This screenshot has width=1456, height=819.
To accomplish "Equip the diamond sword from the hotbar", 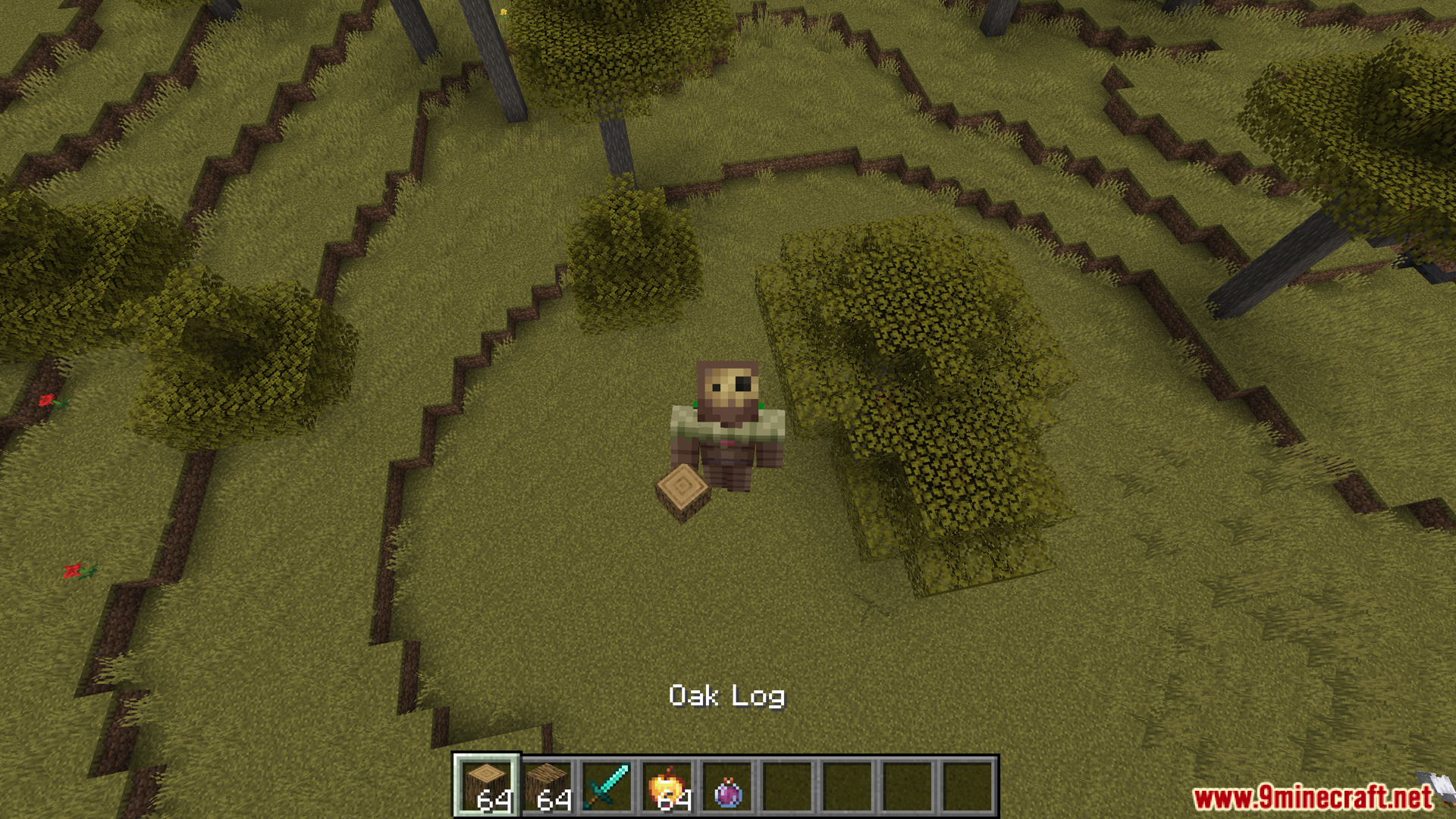I will pyautogui.click(x=607, y=786).
